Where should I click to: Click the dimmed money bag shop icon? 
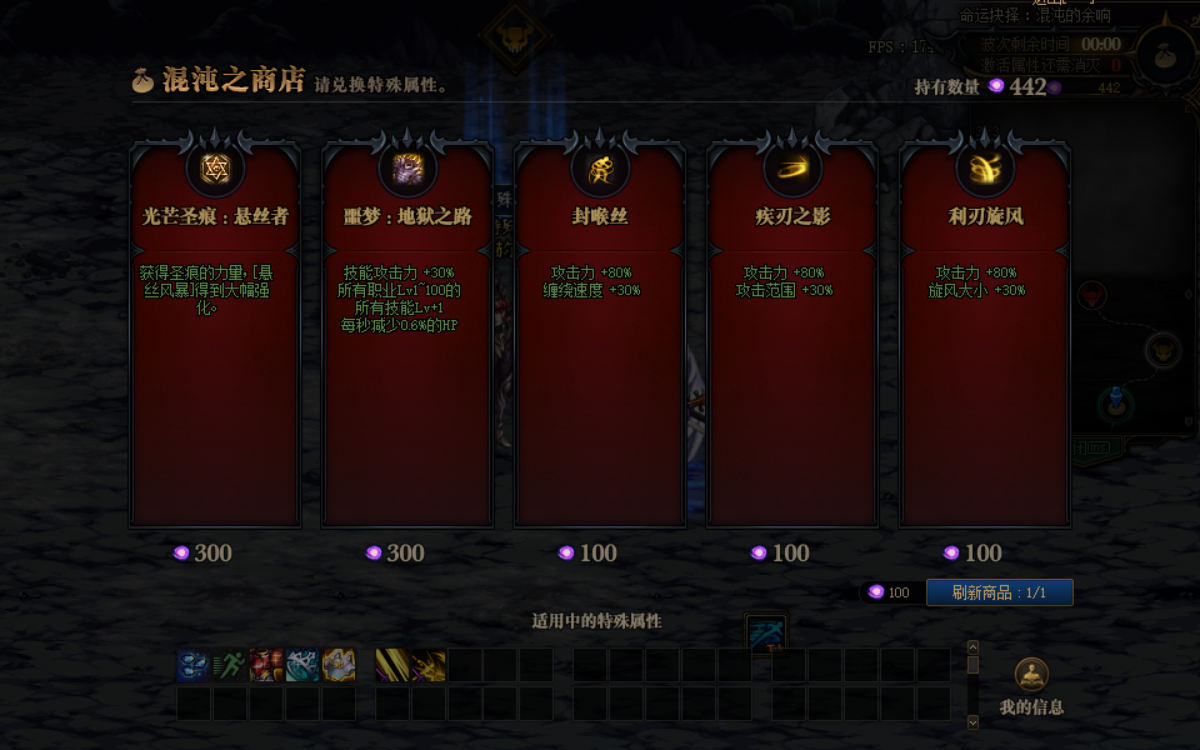[1164, 57]
